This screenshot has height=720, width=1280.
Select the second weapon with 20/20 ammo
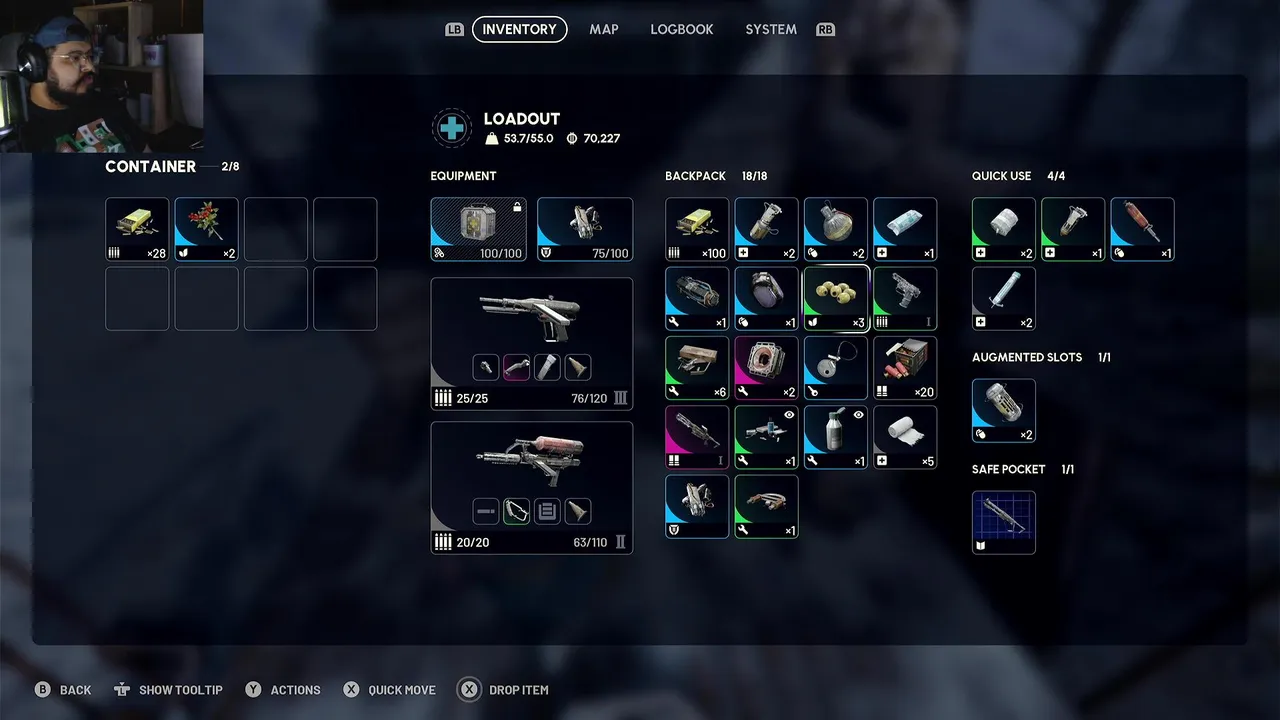click(531, 487)
